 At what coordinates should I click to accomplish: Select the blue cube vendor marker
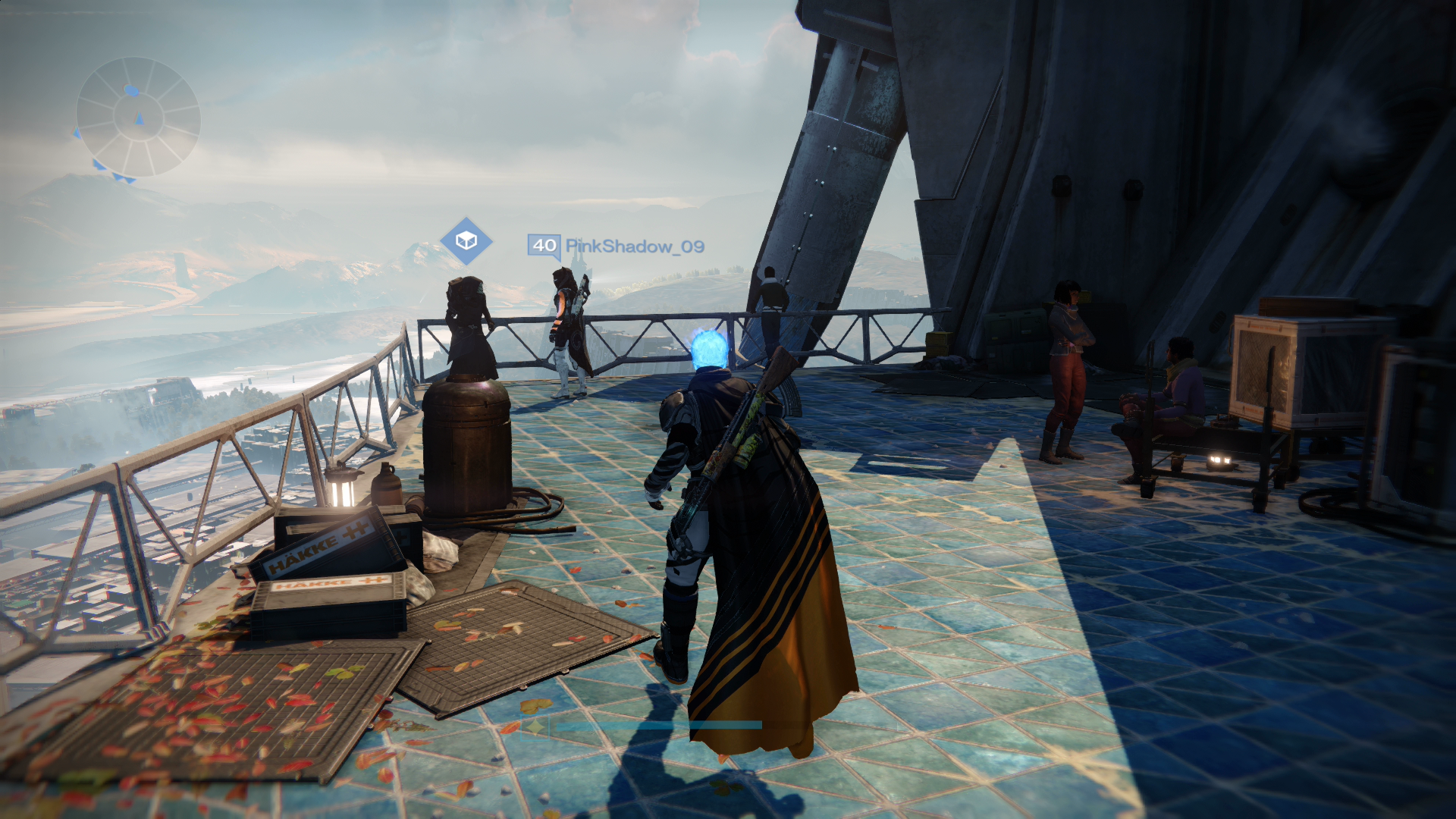tap(466, 241)
